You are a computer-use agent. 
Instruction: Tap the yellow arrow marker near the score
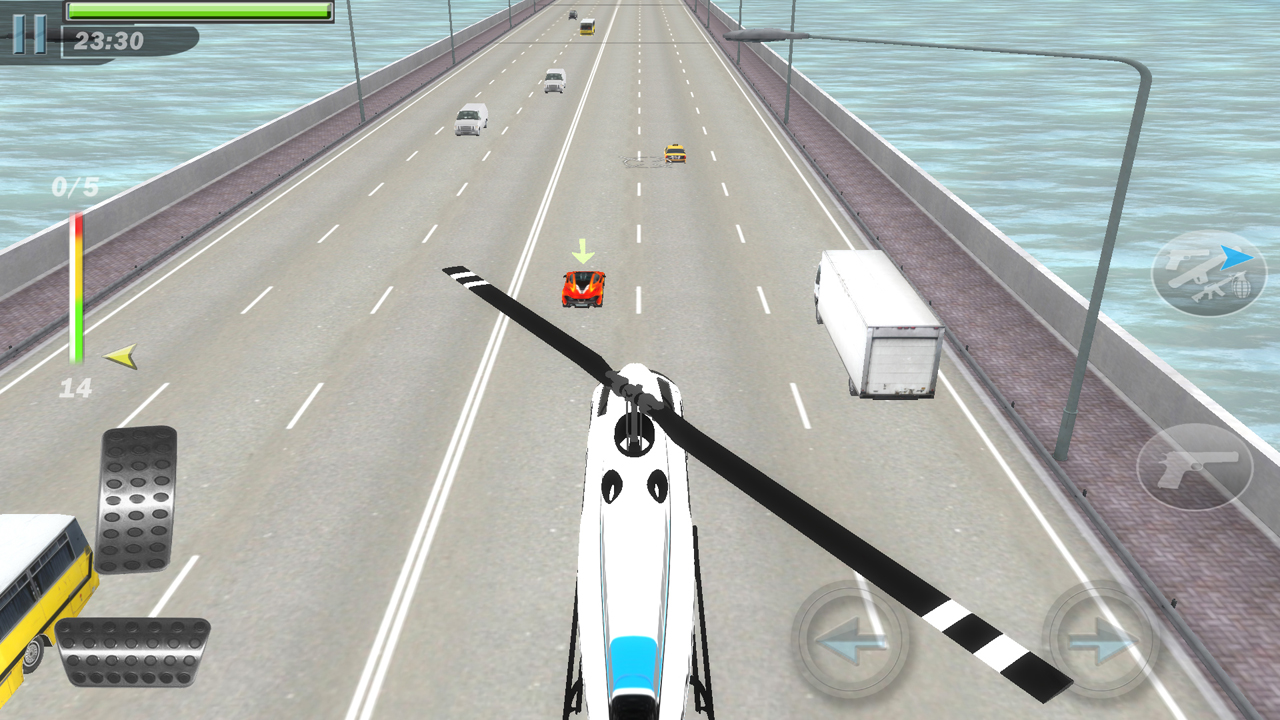coord(122,356)
